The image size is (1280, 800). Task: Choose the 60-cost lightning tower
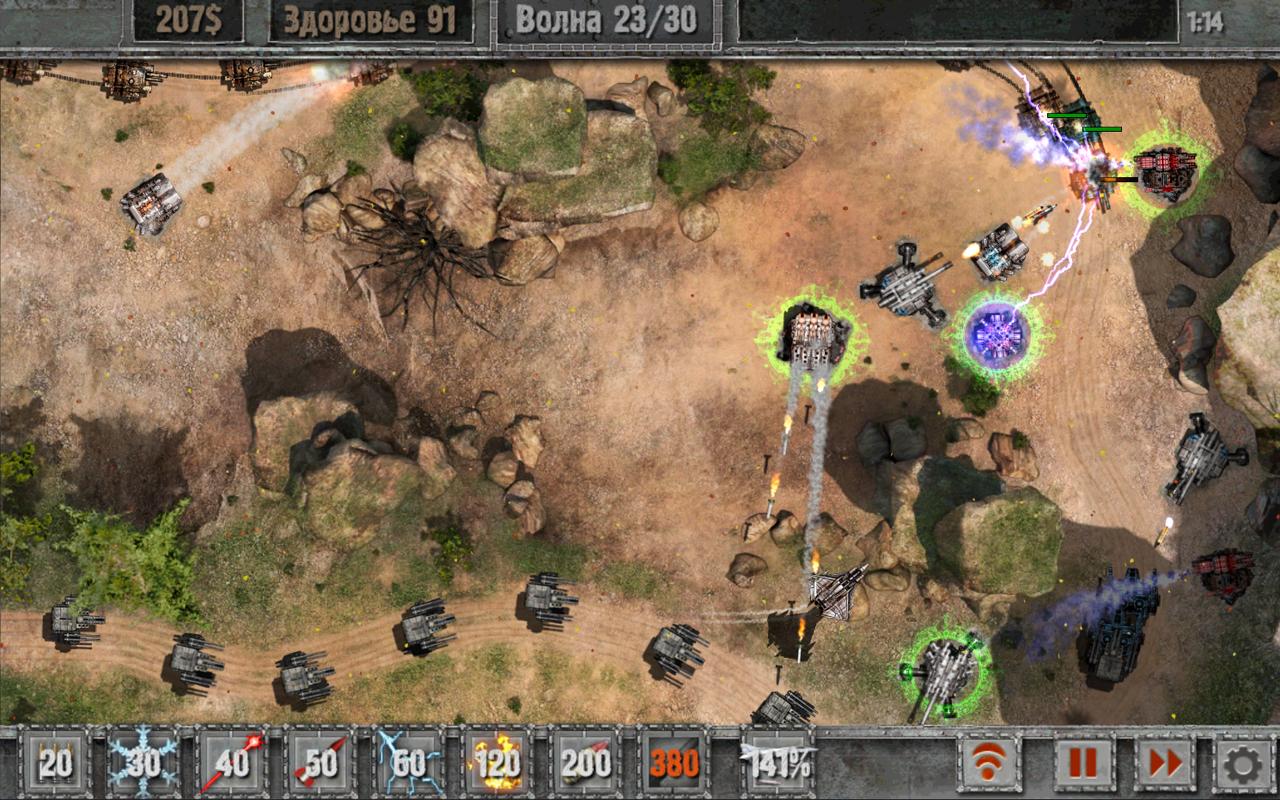coord(409,764)
